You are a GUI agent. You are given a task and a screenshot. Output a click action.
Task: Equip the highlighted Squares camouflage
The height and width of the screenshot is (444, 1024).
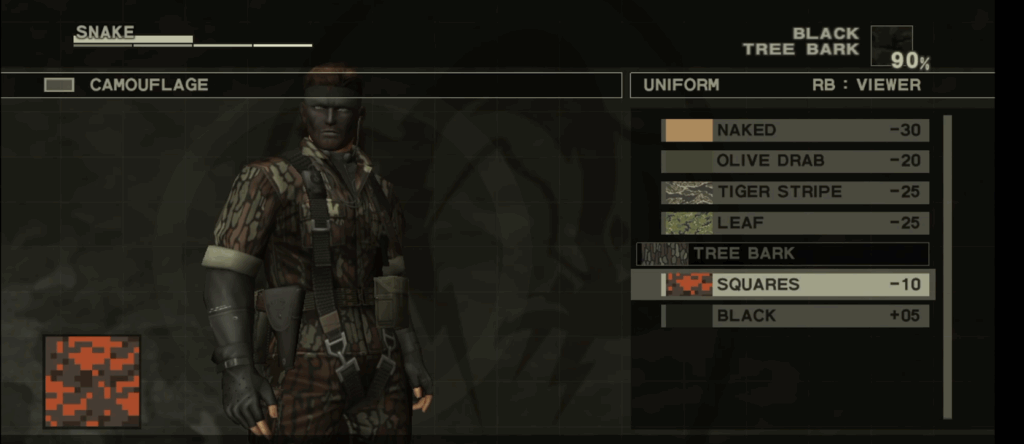coord(795,285)
